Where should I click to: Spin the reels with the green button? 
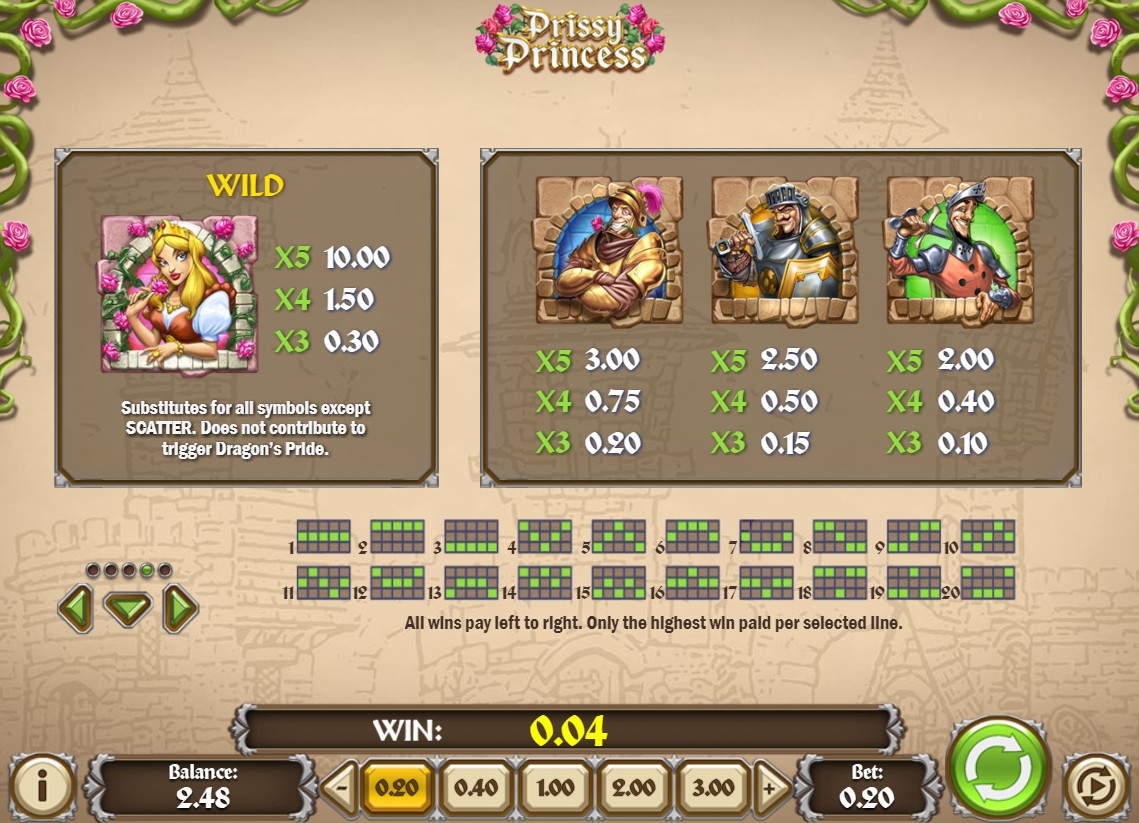[997, 767]
